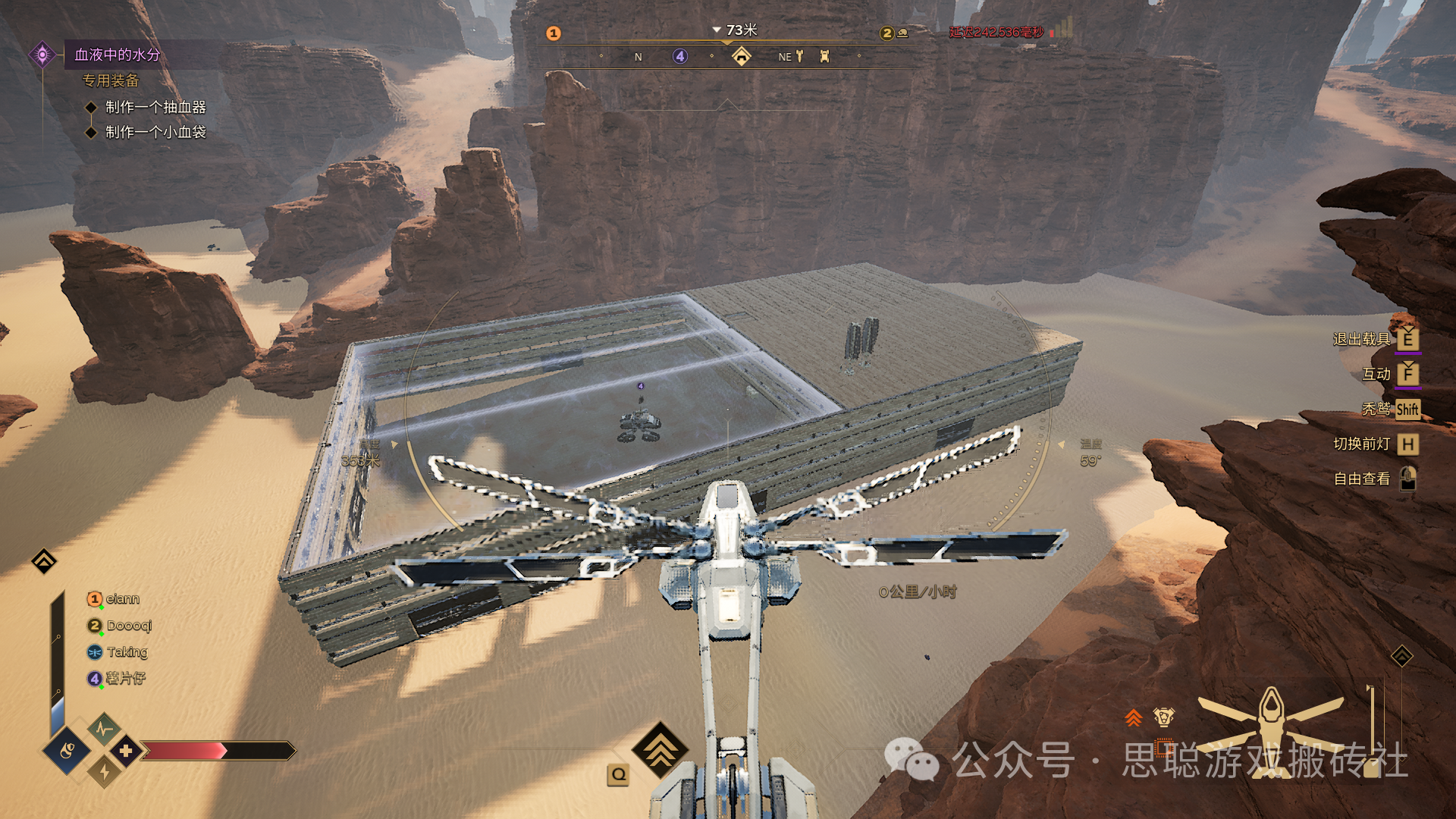
Task: Click the blue swirl diamond icon
Action: tap(67, 751)
